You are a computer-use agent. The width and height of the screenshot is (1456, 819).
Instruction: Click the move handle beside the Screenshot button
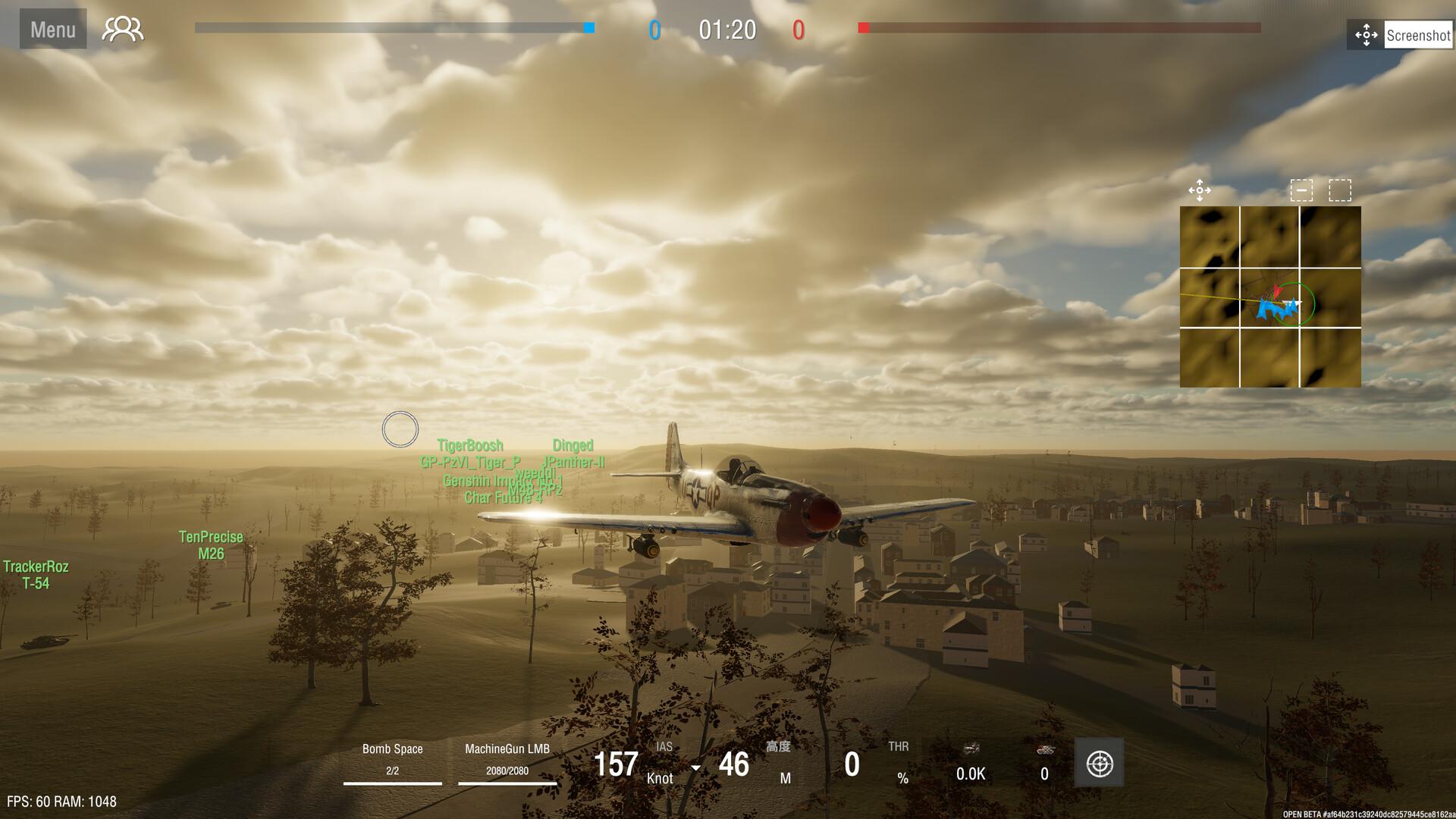[x=1366, y=35]
